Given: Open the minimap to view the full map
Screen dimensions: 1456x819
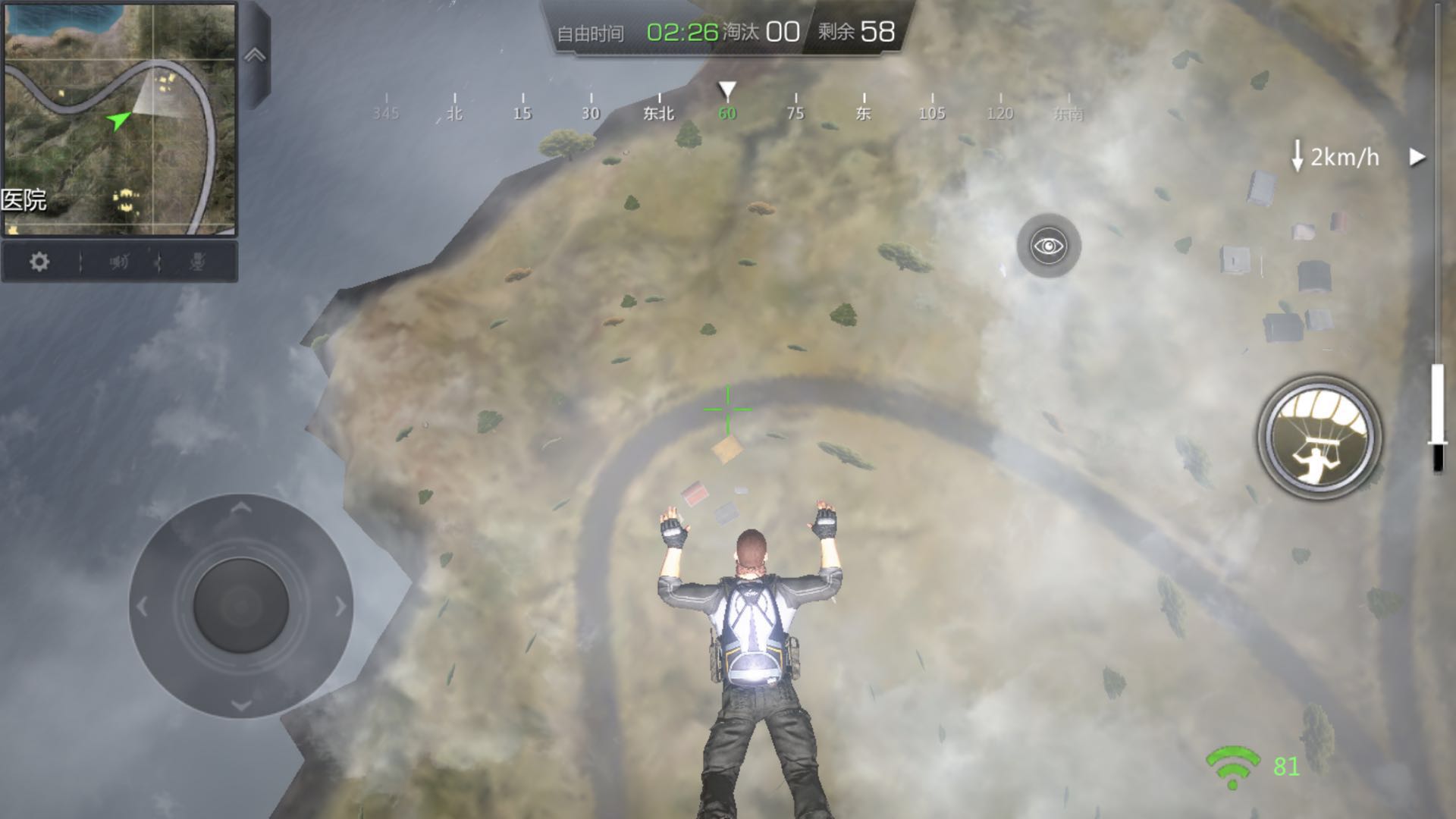Looking at the screenshot, I should click(x=120, y=119).
